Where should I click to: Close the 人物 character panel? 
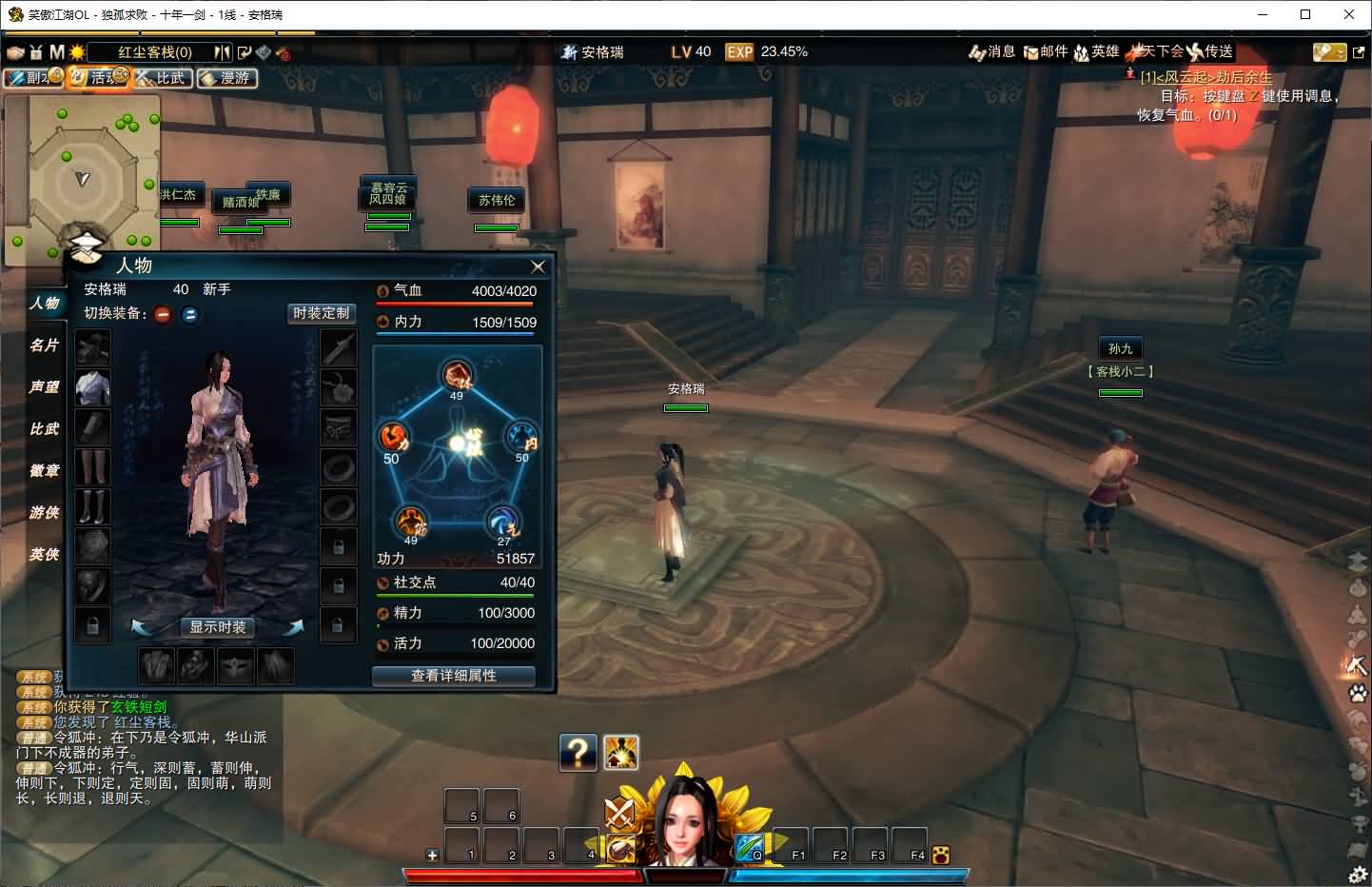538,266
